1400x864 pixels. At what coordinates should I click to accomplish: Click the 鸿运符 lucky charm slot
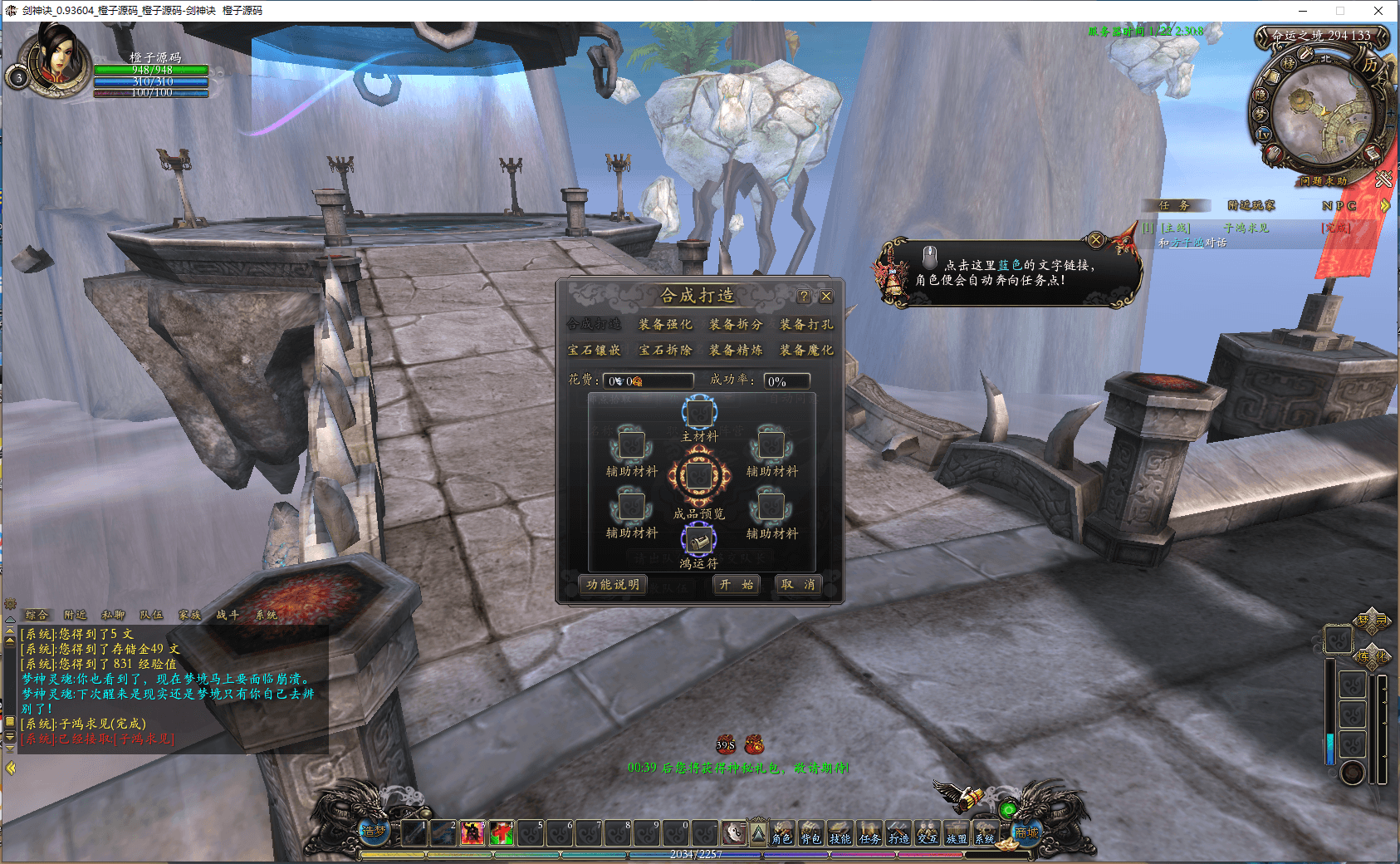click(x=699, y=541)
